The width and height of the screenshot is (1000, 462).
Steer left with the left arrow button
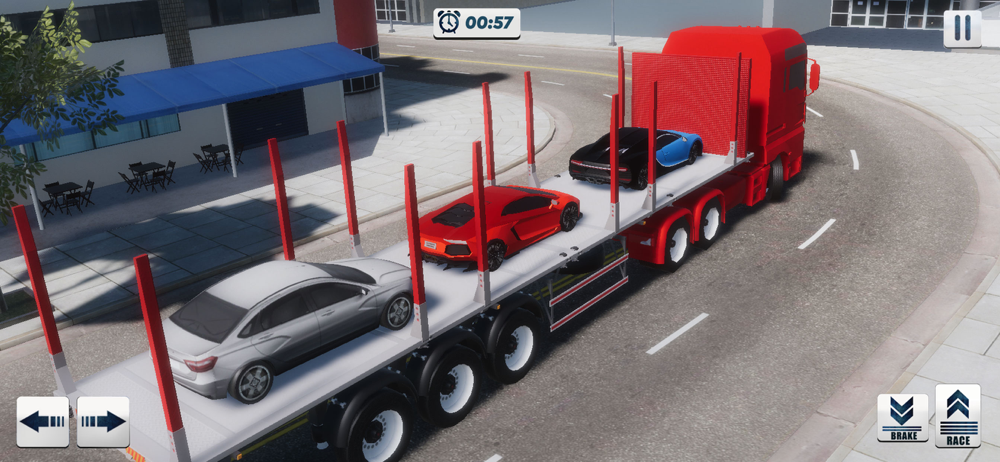(x=43, y=421)
